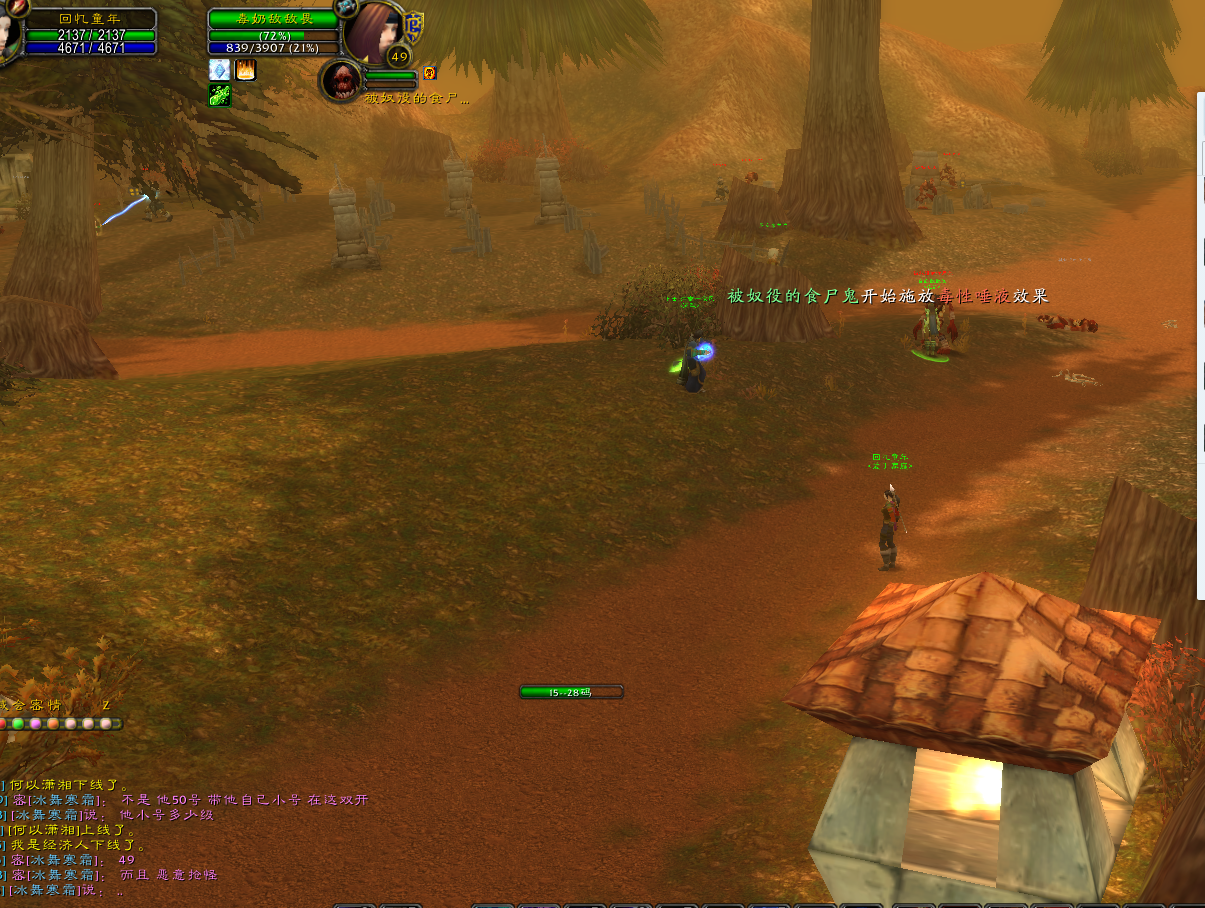
Task: Click the whisper line reading 而且 恶意抢怪
Action: click(x=168, y=874)
